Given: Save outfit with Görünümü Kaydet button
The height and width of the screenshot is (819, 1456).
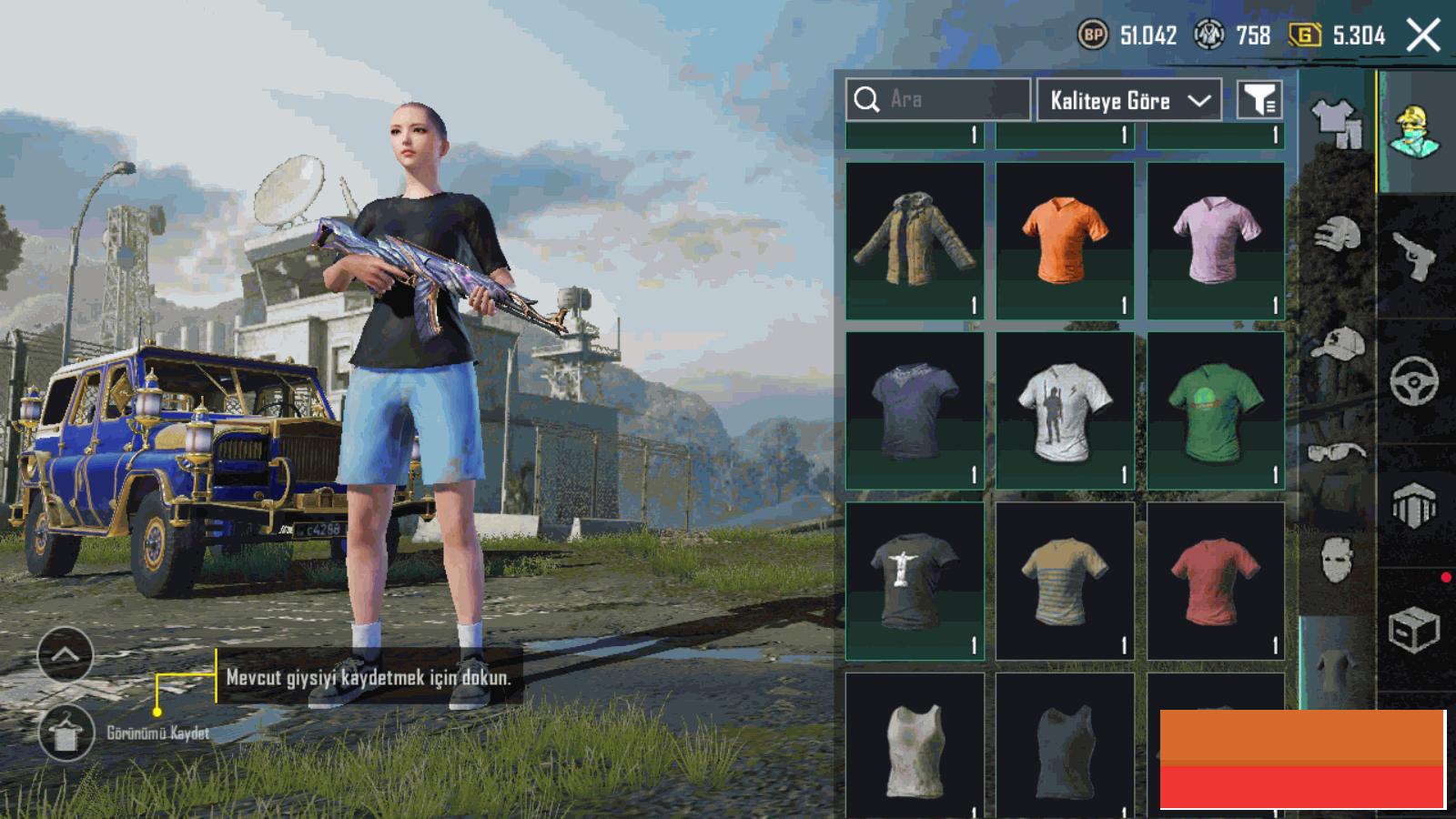Looking at the screenshot, I should (x=66, y=733).
